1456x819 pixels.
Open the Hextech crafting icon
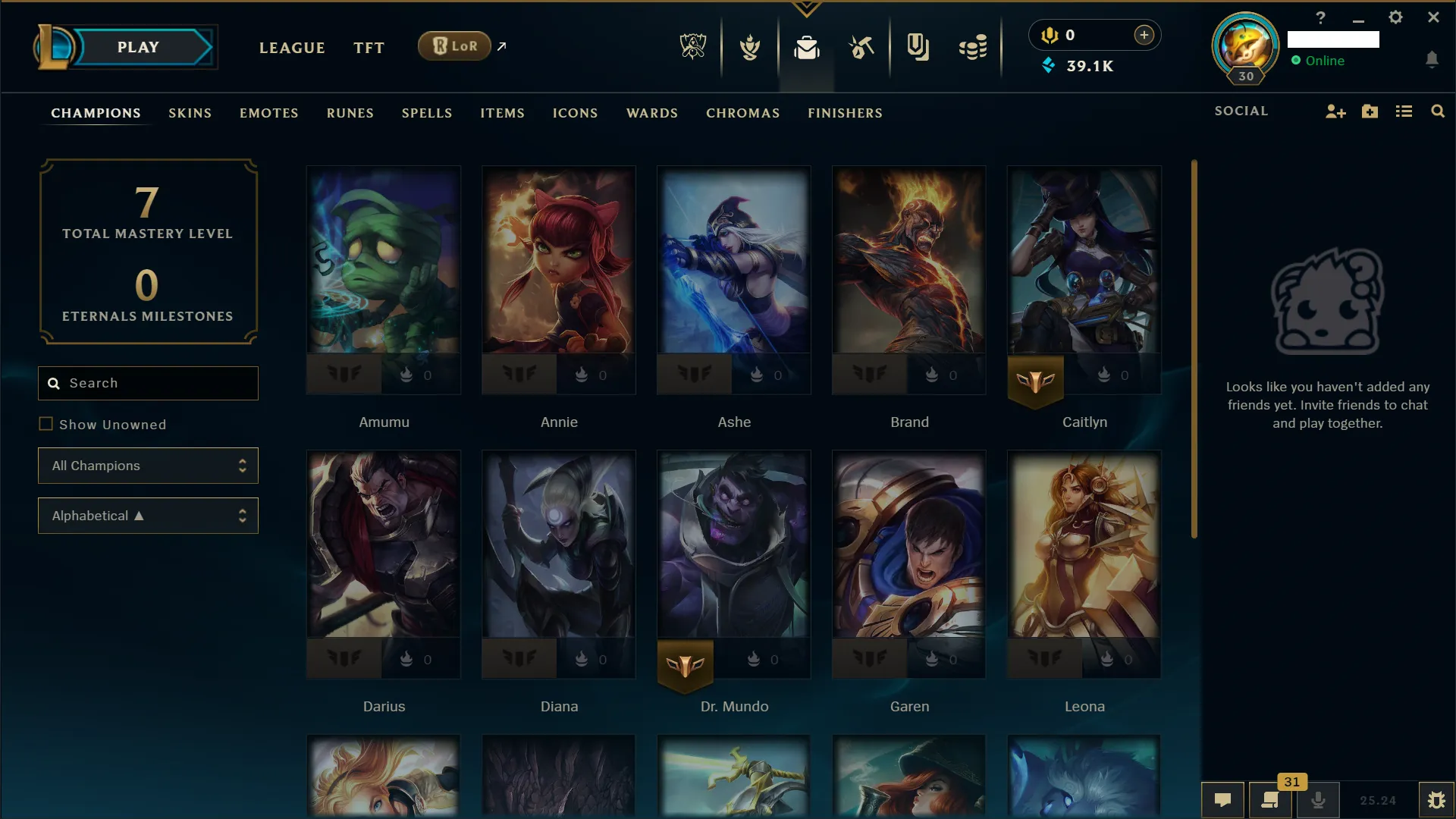coord(862,47)
